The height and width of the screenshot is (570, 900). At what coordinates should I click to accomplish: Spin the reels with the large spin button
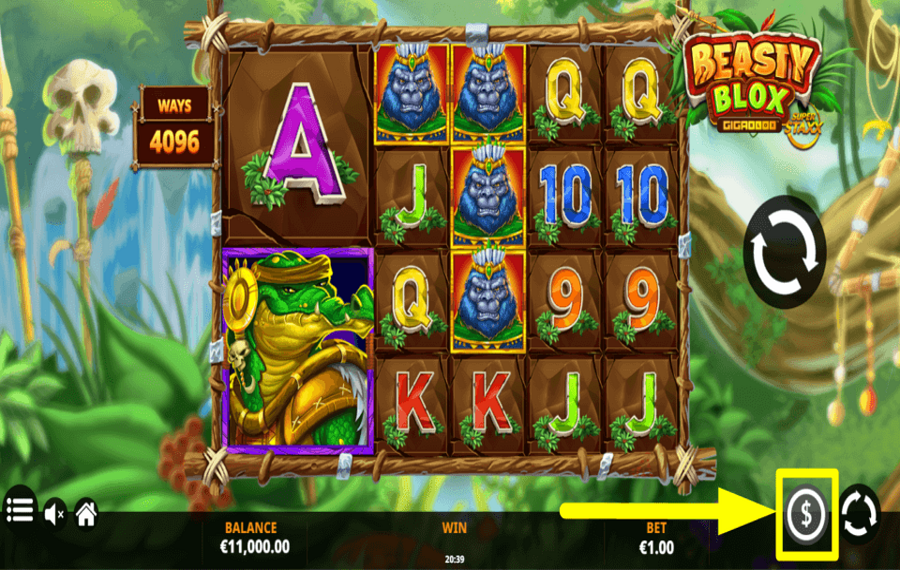pos(785,251)
